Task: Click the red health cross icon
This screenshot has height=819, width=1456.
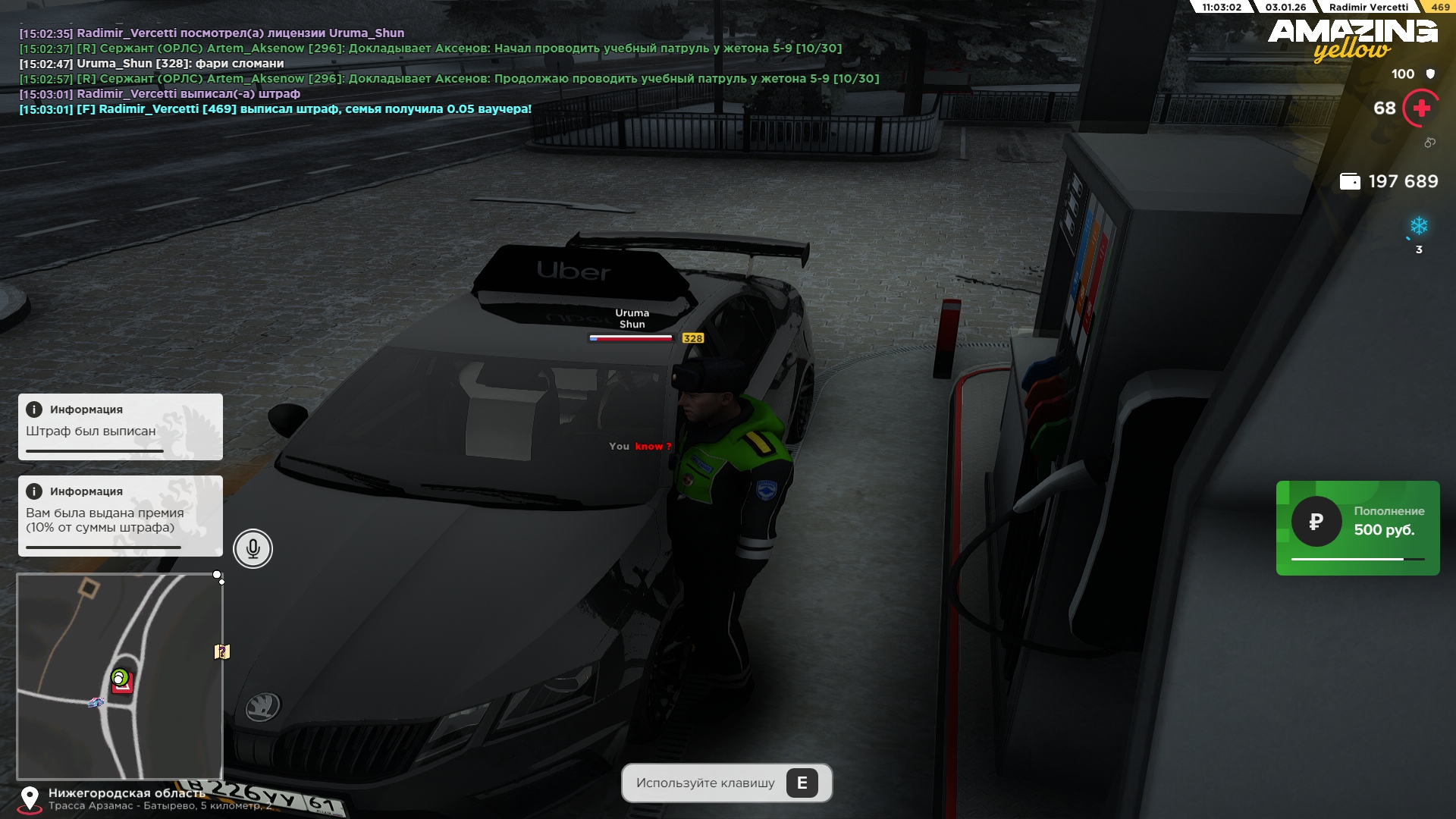Action: [1421, 108]
